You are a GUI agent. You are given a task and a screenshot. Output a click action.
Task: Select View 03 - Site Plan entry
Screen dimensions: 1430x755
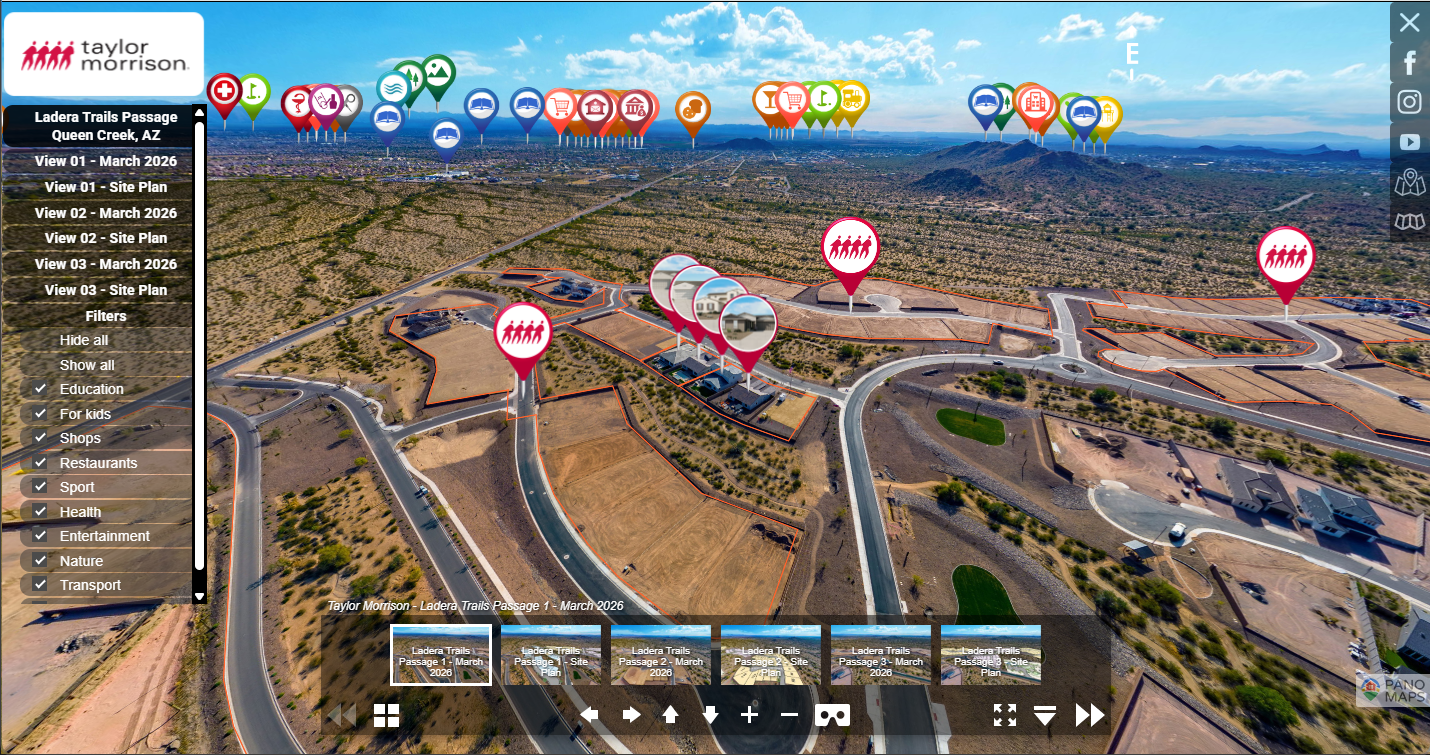(x=105, y=290)
